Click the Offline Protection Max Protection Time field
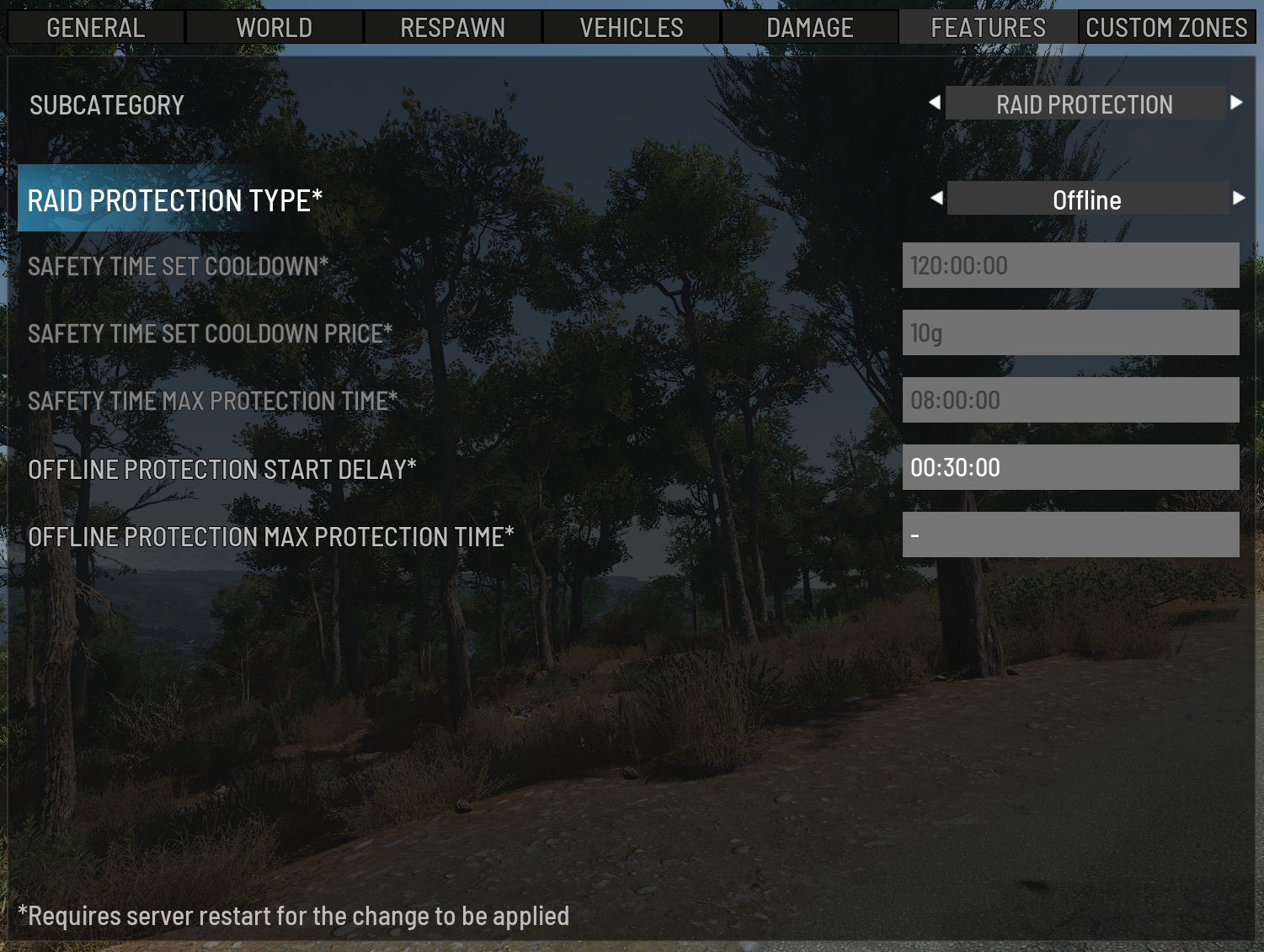 (1070, 535)
